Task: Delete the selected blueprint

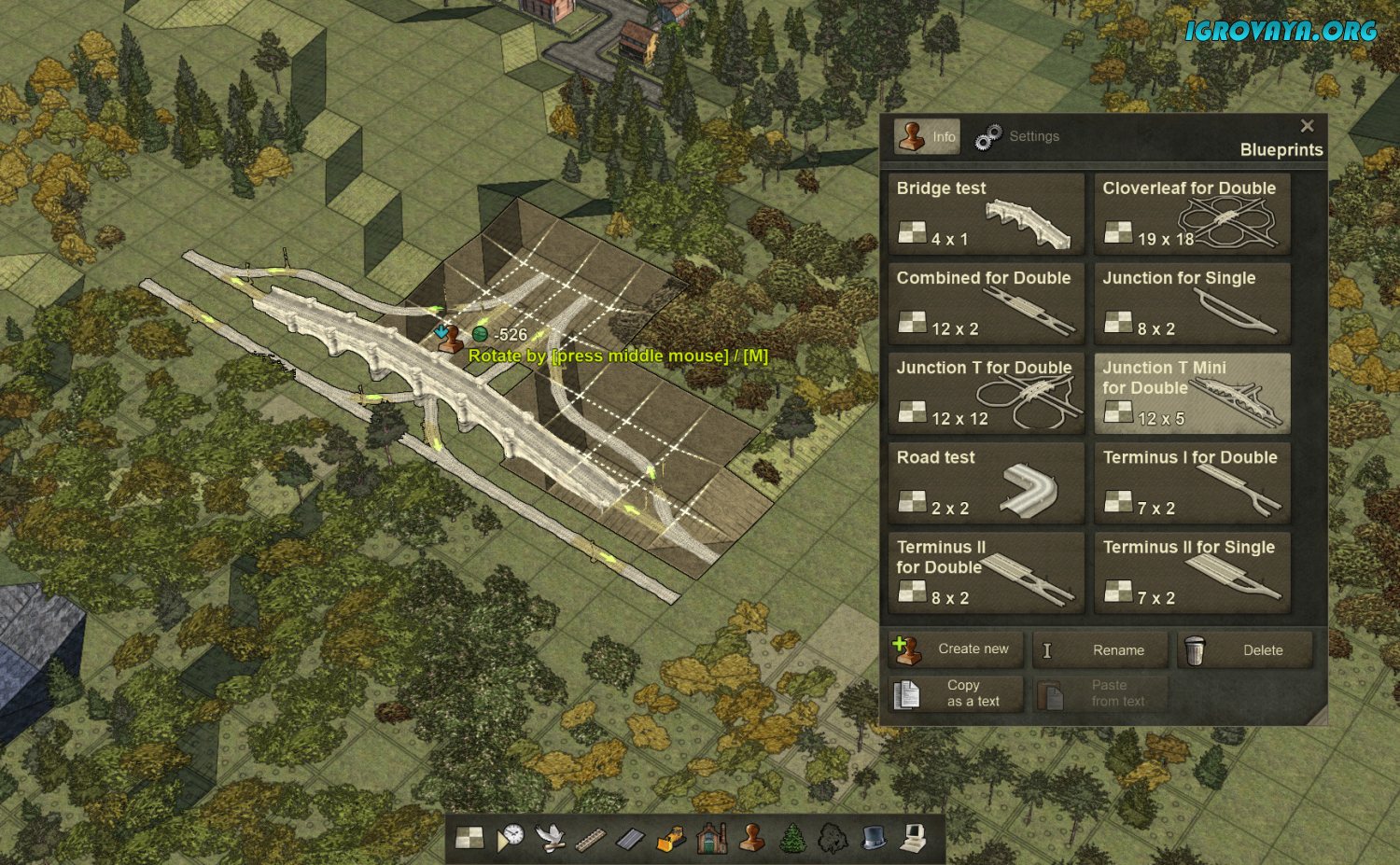Action: coord(1245,650)
